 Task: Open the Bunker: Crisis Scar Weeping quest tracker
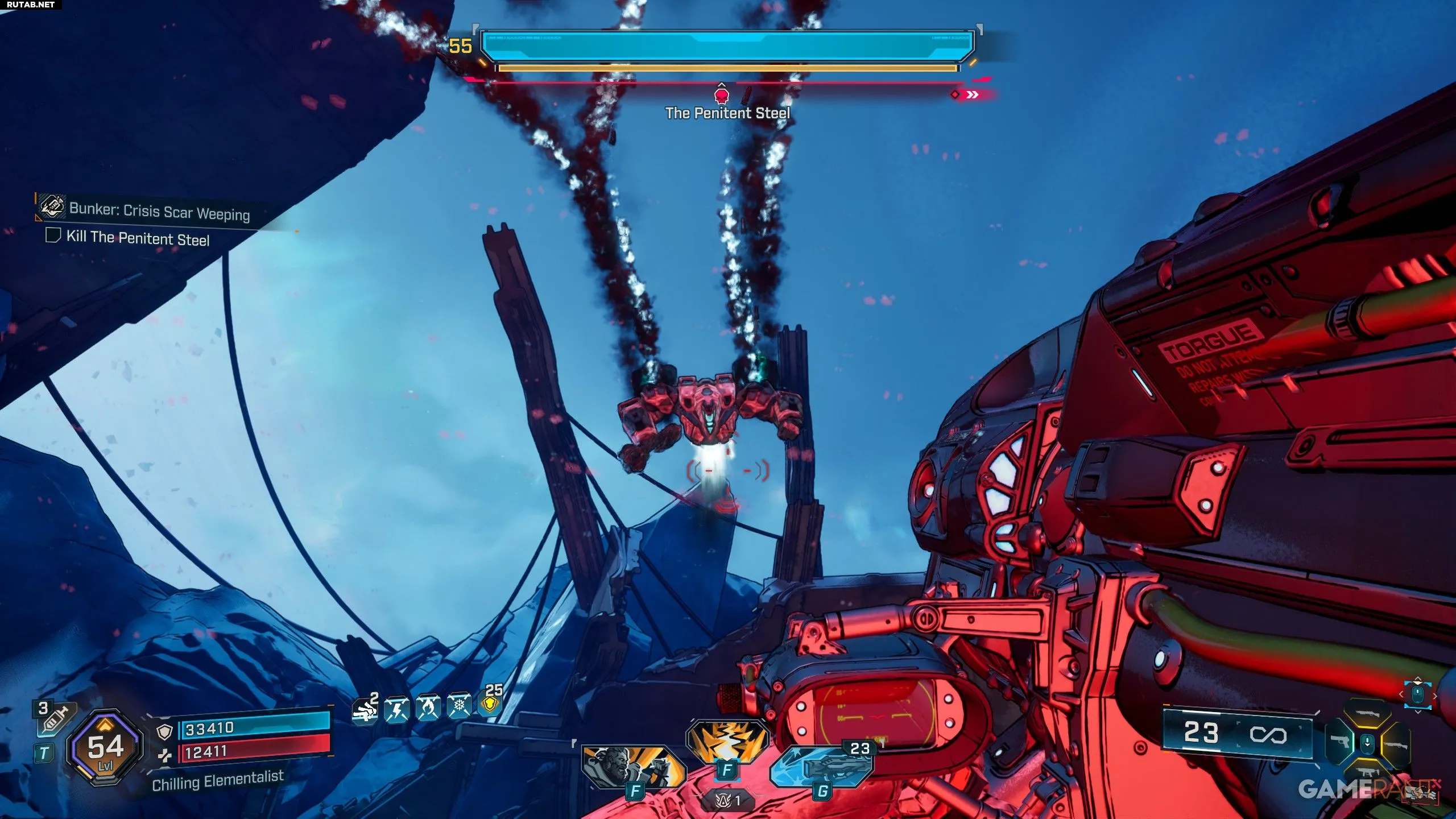click(x=159, y=211)
